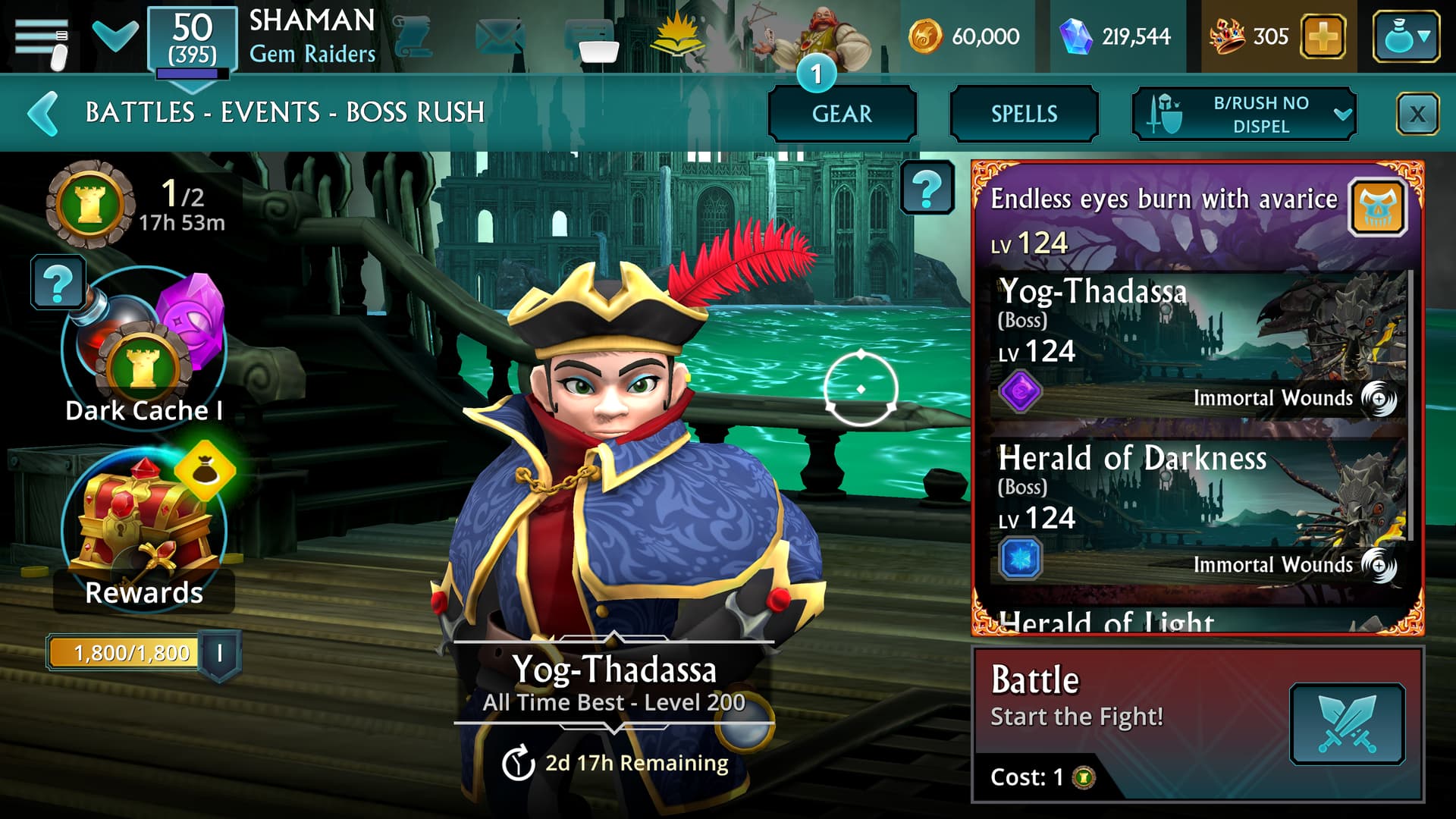
Task: Inspect Yog-Thadassa's Immortal Wounds ability
Action: (1379, 398)
